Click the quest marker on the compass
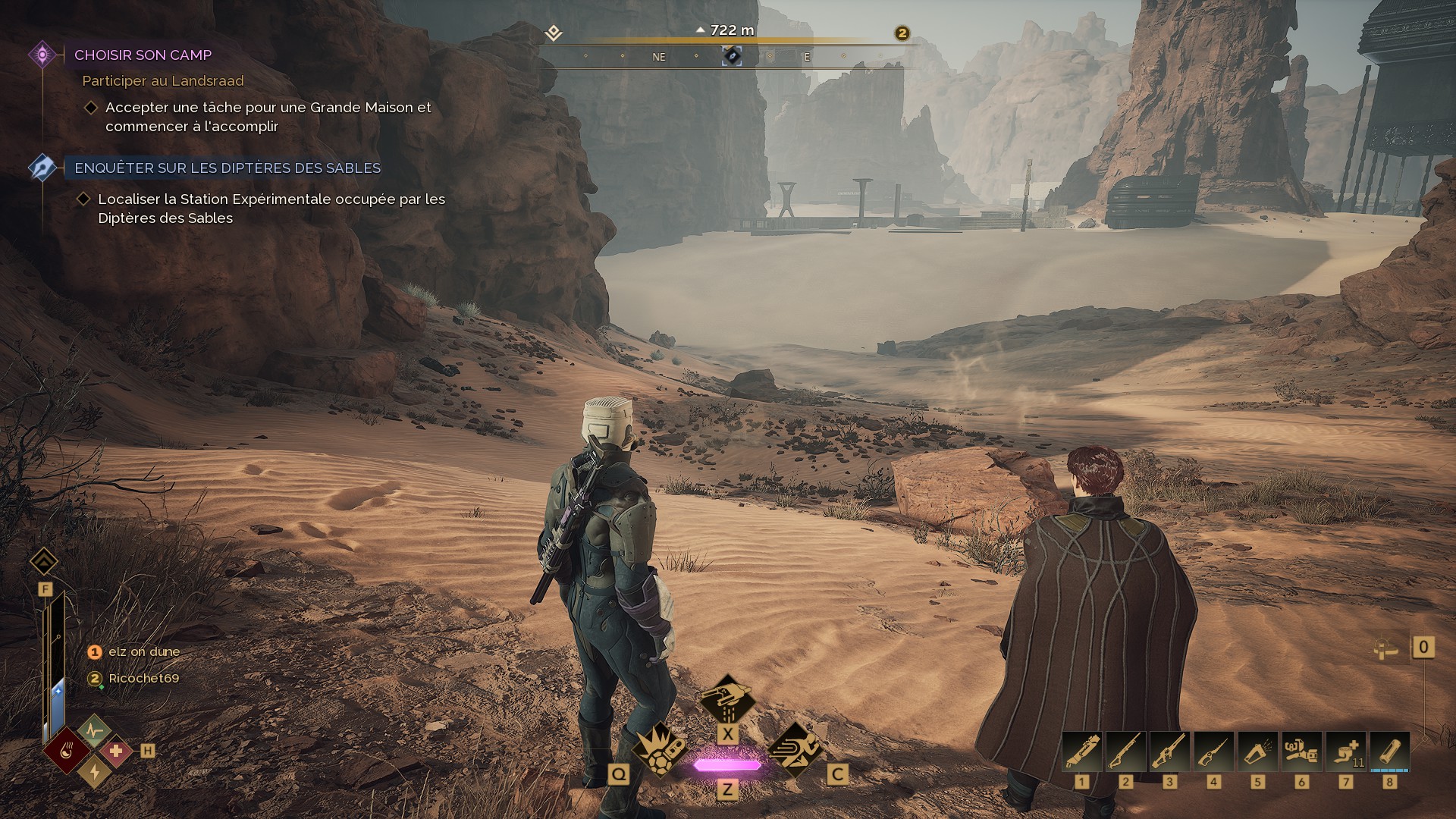The height and width of the screenshot is (819, 1456). 732,56
